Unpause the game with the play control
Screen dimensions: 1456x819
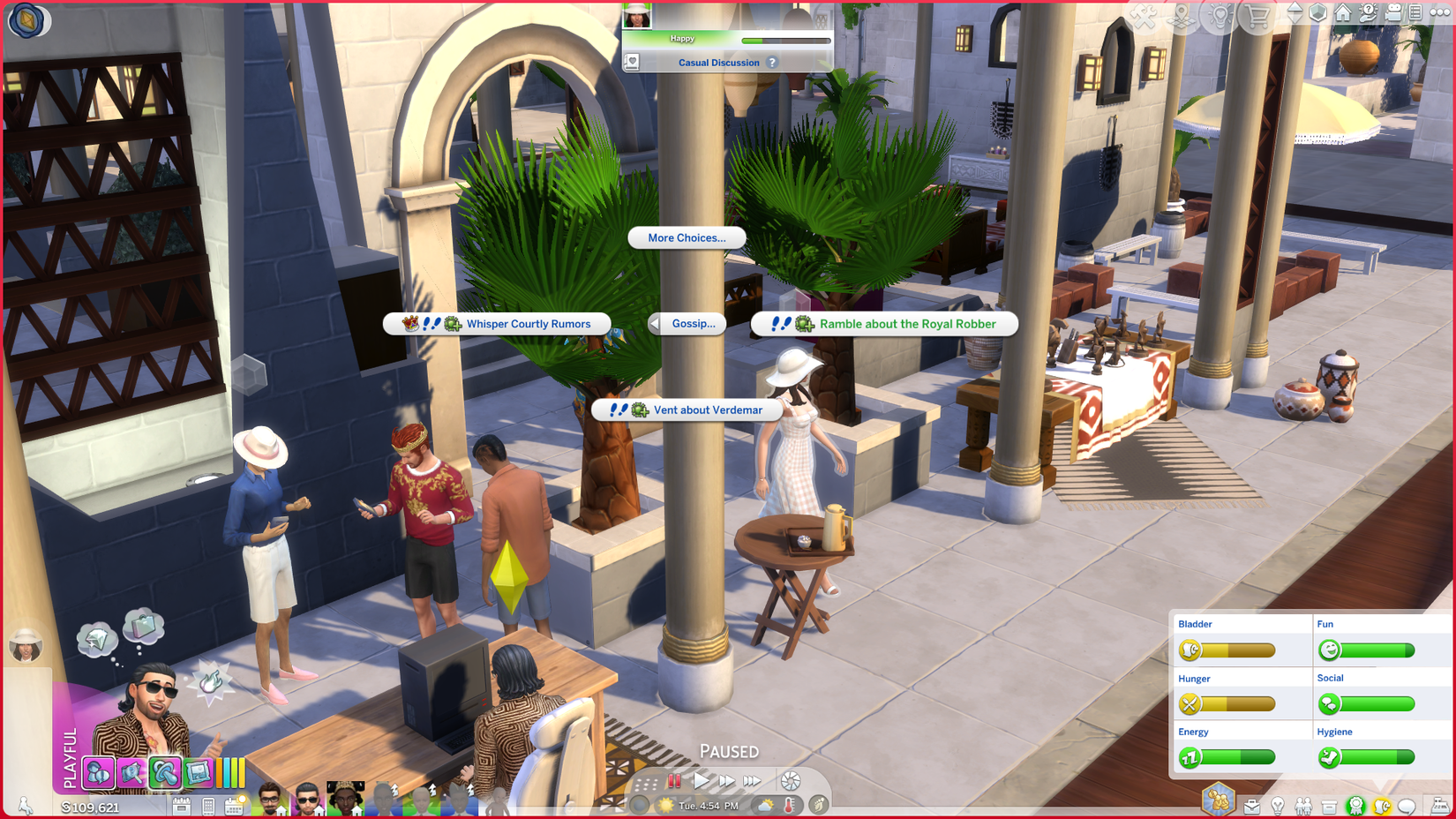coord(701,780)
